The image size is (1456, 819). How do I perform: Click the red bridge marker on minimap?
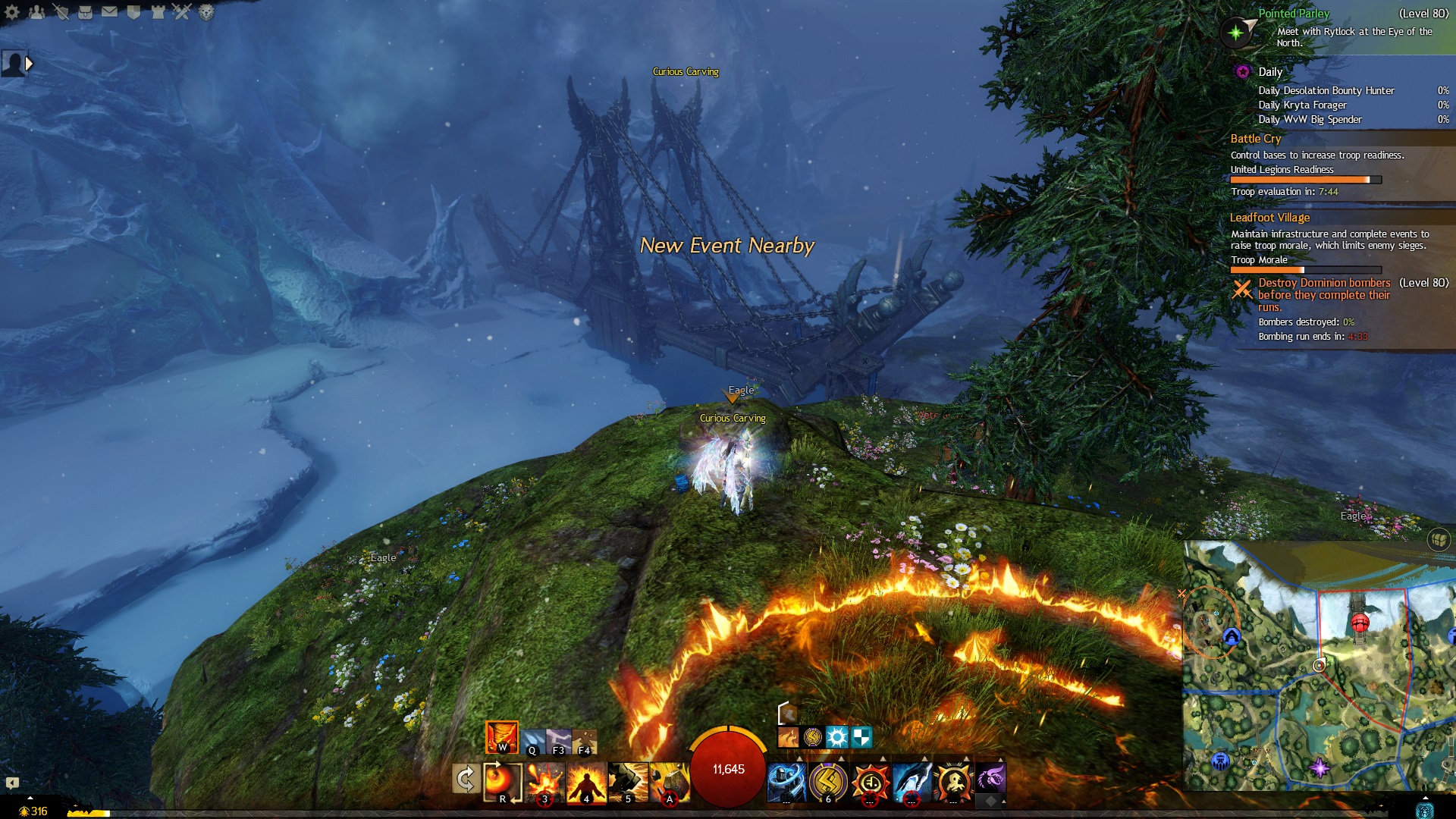[x=1360, y=623]
